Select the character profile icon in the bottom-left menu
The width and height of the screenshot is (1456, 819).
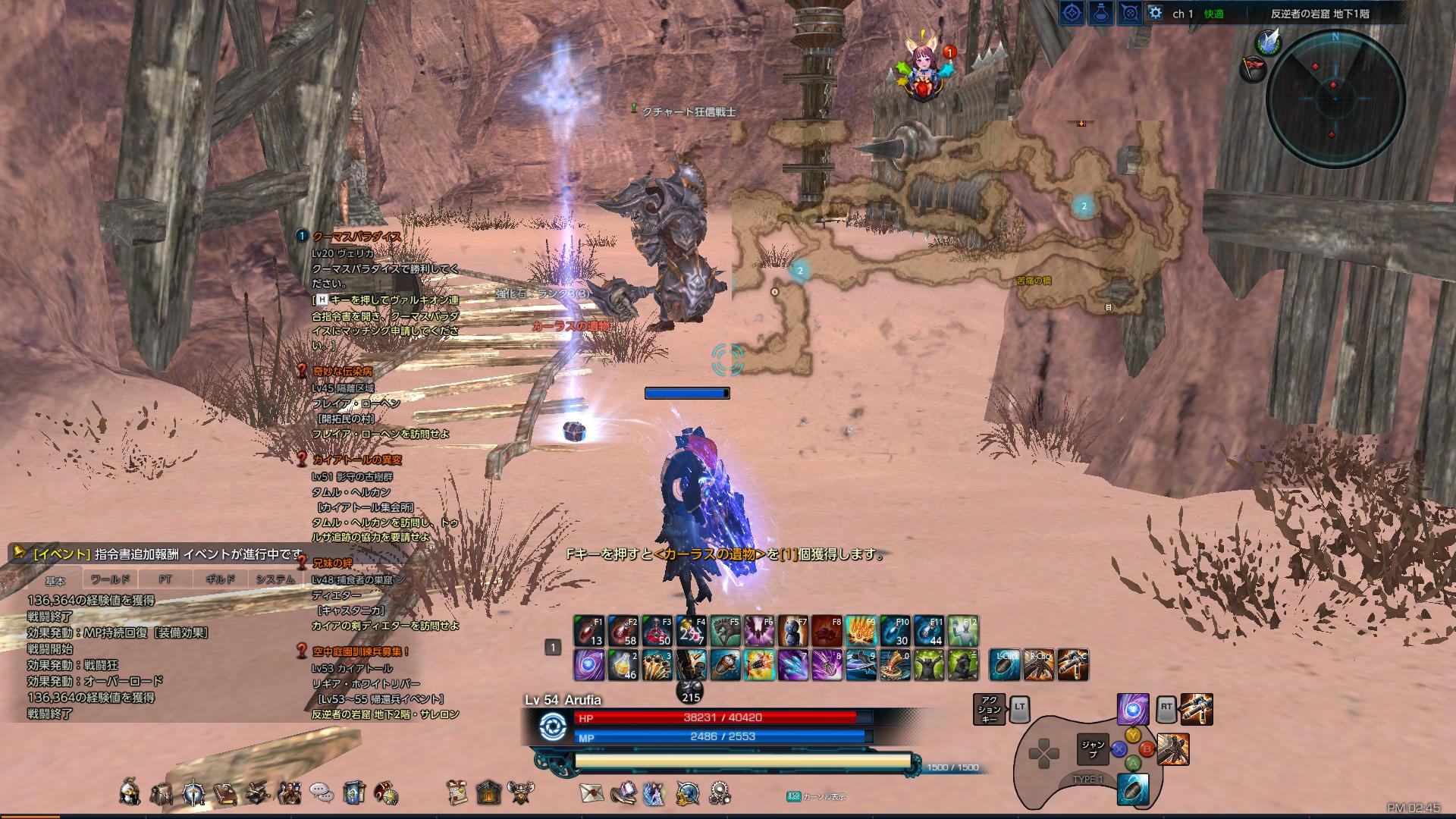[x=129, y=793]
